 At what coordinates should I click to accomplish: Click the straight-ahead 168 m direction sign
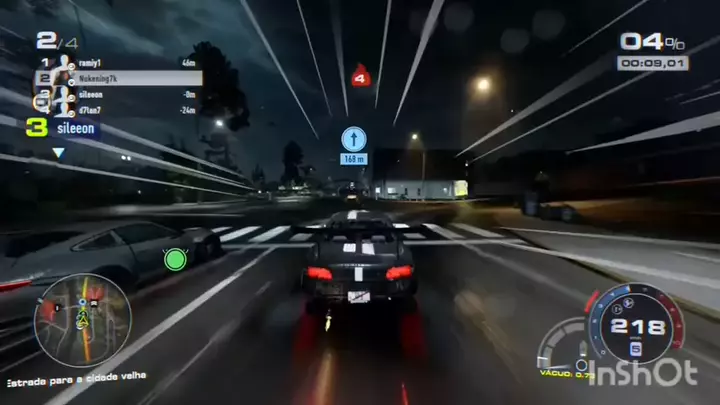coord(354,145)
